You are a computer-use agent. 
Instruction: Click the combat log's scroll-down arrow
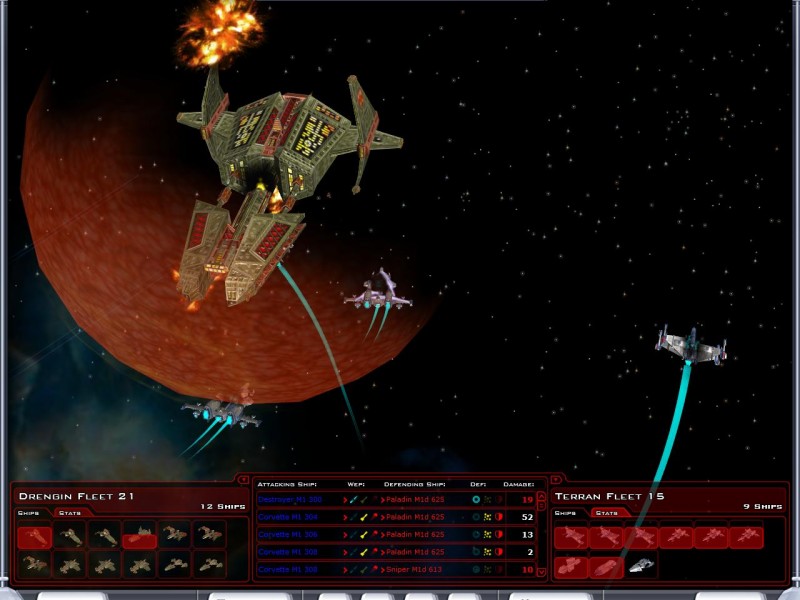pos(541,572)
